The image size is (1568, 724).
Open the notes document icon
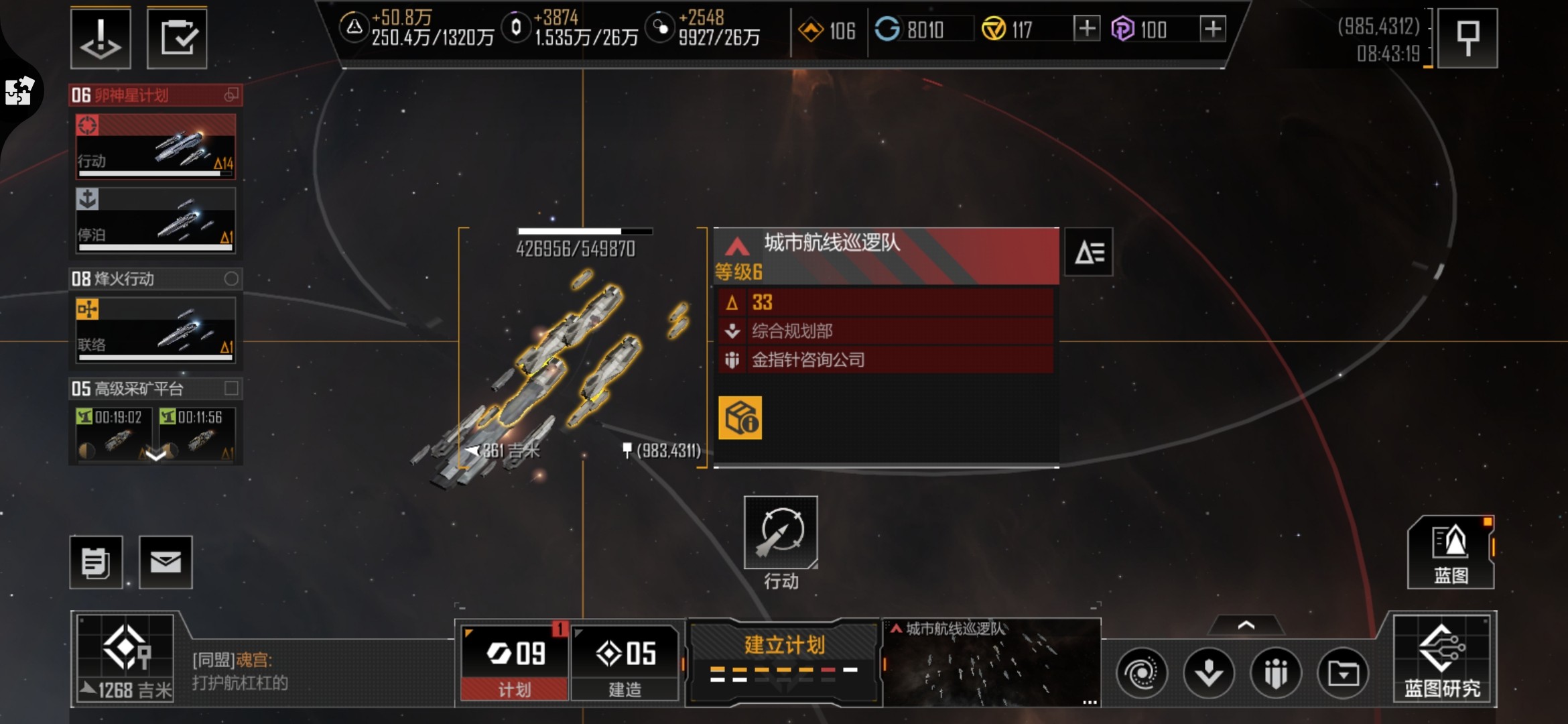pos(96,562)
